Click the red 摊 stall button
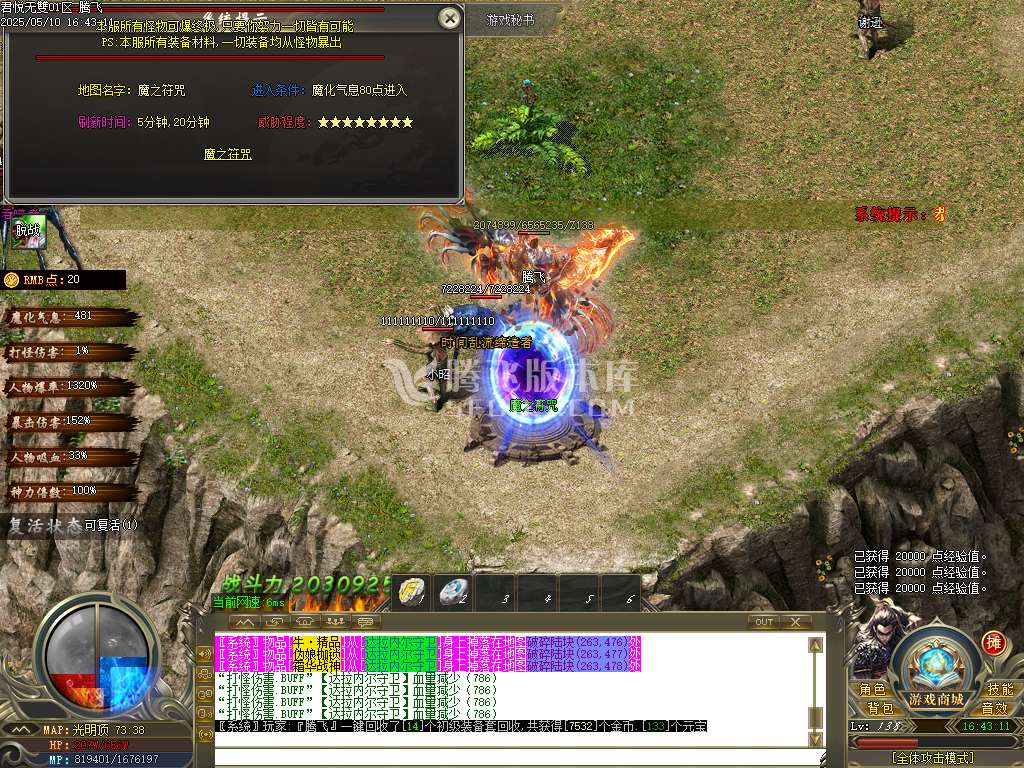1024x768 pixels. [x=993, y=642]
